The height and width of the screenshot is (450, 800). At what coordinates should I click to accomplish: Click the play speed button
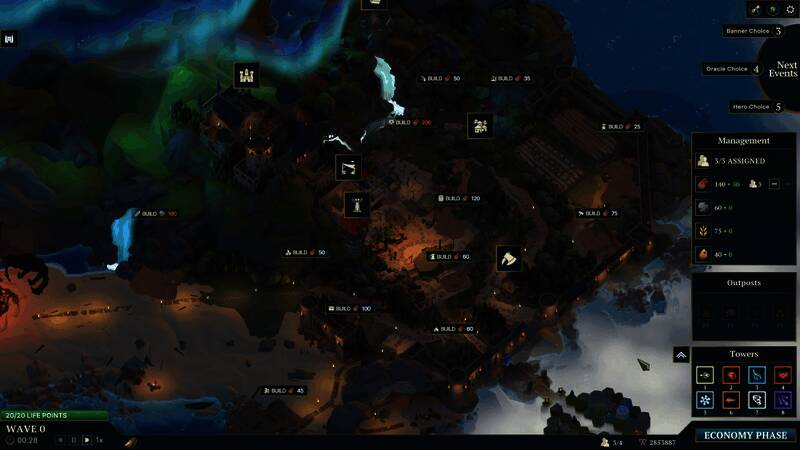tap(87, 440)
